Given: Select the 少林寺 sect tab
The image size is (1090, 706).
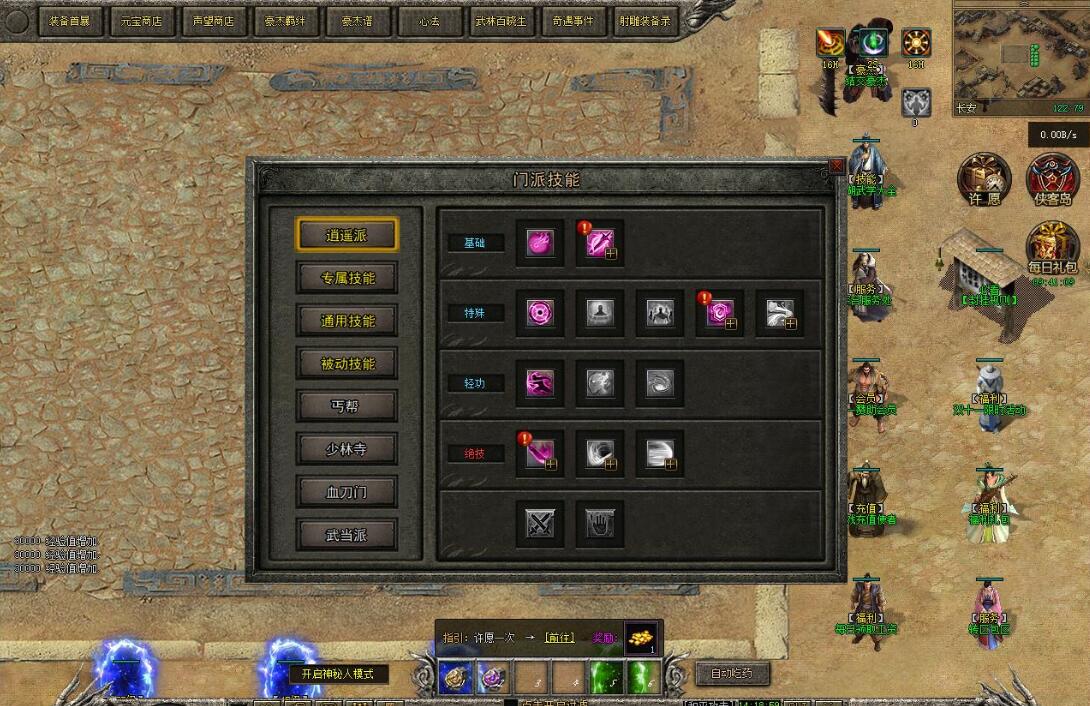Looking at the screenshot, I should click(347, 449).
